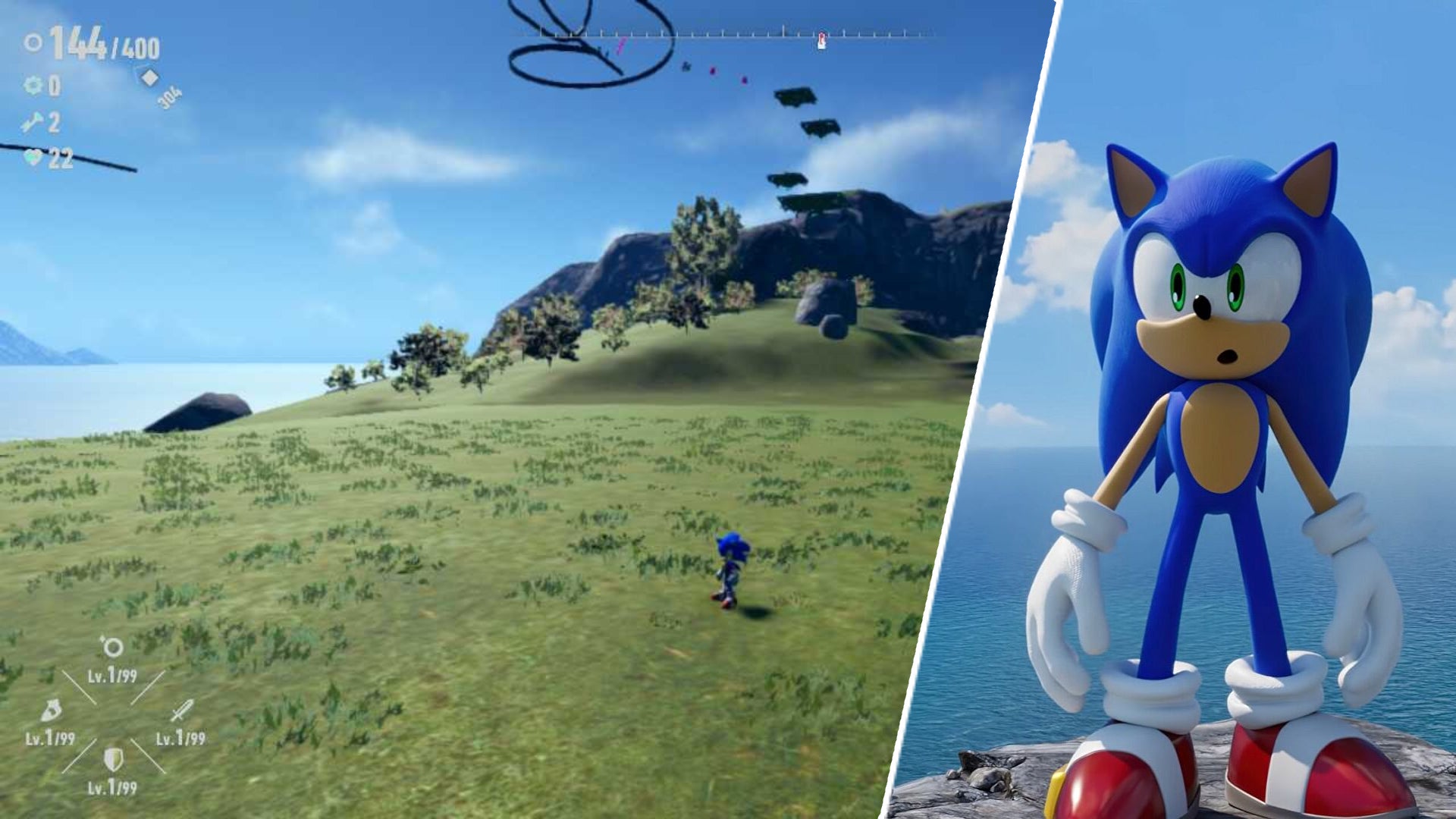1456x819 pixels.
Task: Toggle the diamond waypoint marker showing 304
Action: click(x=149, y=77)
